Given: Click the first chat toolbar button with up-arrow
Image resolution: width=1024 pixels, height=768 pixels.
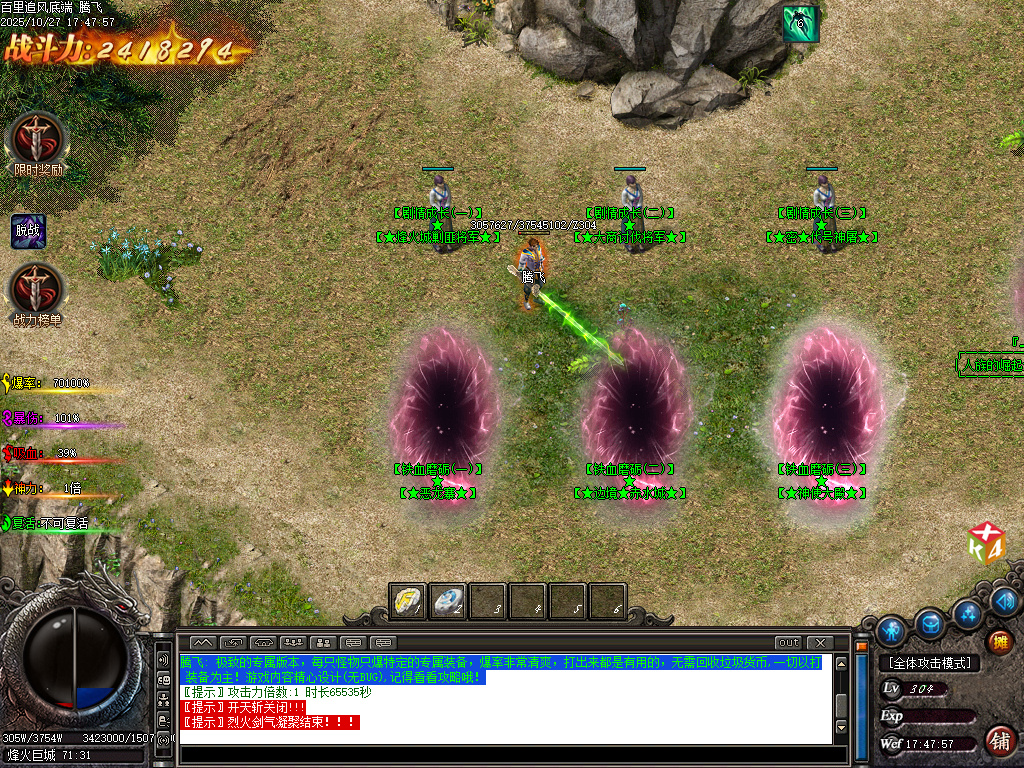Looking at the screenshot, I should pyautogui.click(x=203, y=642).
